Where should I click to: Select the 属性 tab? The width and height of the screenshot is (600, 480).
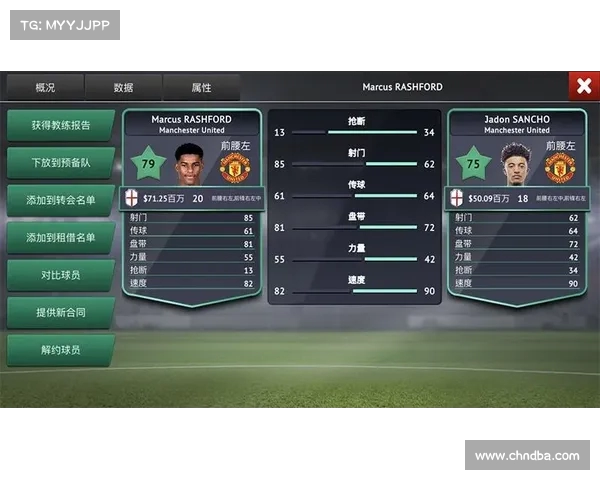coord(201,88)
